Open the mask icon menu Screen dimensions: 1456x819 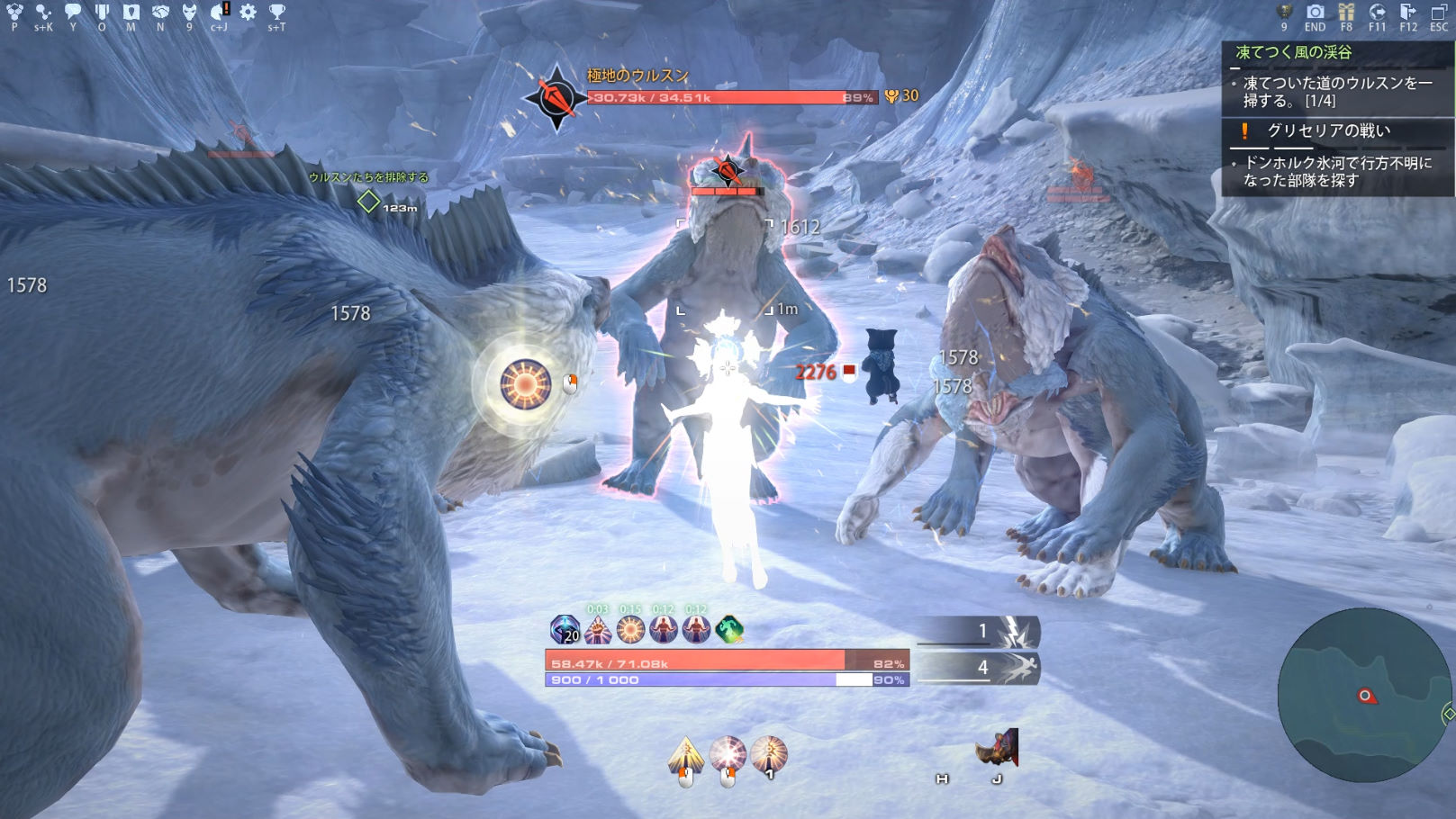(189, 12)
